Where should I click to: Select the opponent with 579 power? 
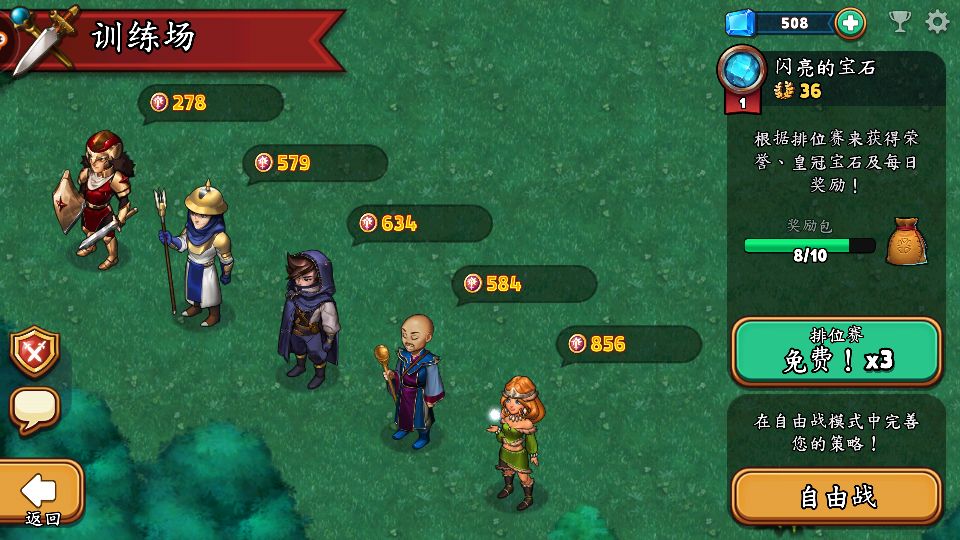pos(200,255)
